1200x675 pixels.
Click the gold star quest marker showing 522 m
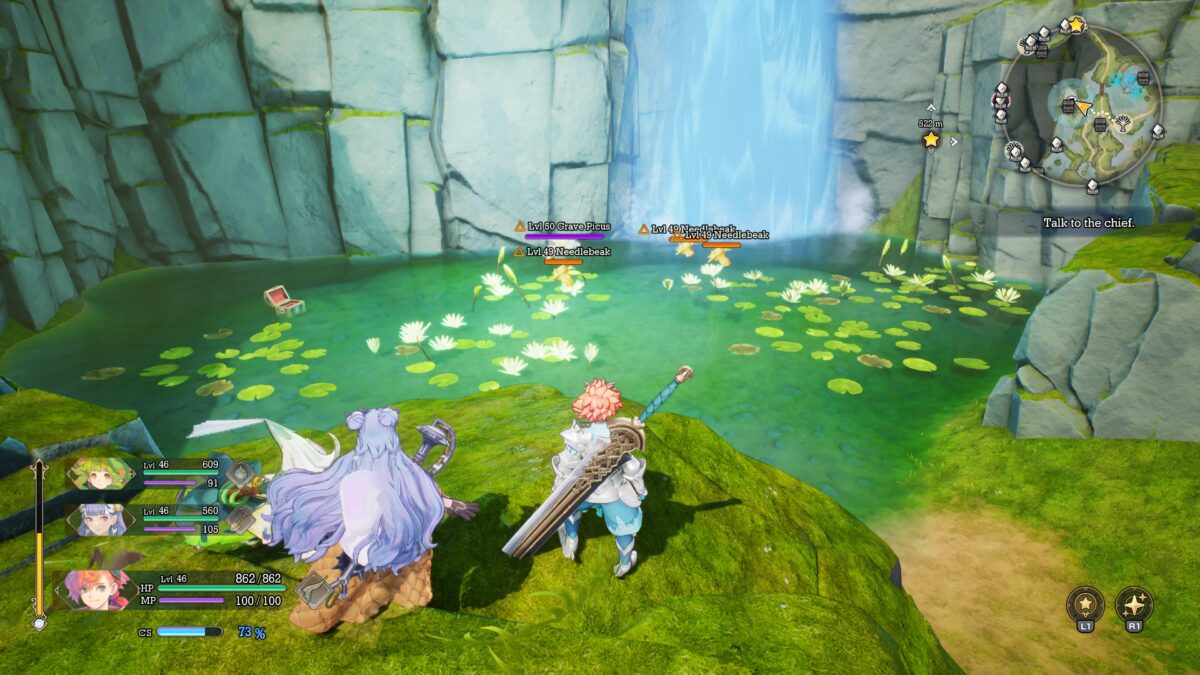pos(931,140)
